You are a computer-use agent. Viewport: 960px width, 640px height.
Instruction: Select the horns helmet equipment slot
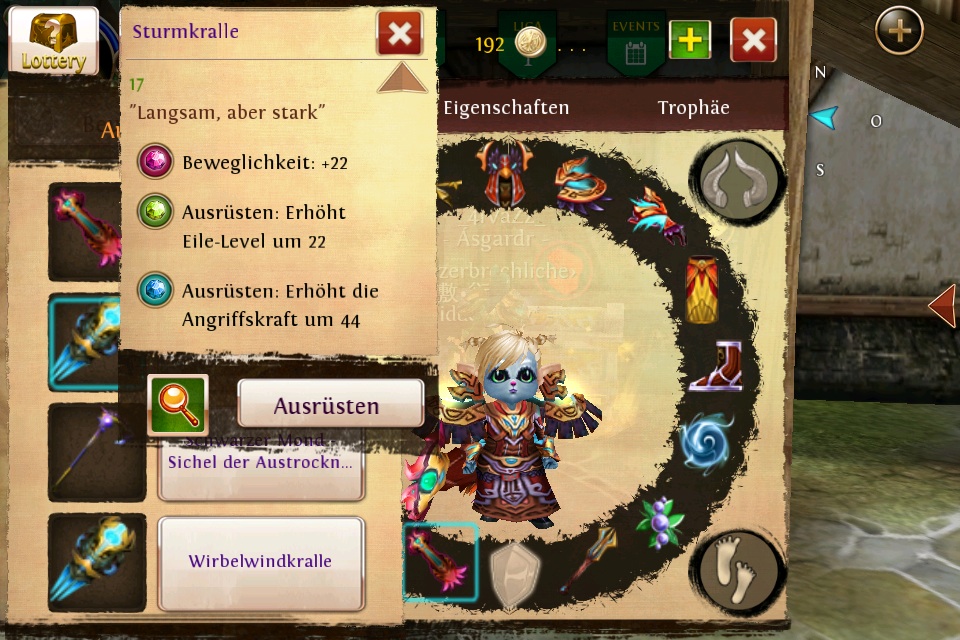click(x=740, y=178)
